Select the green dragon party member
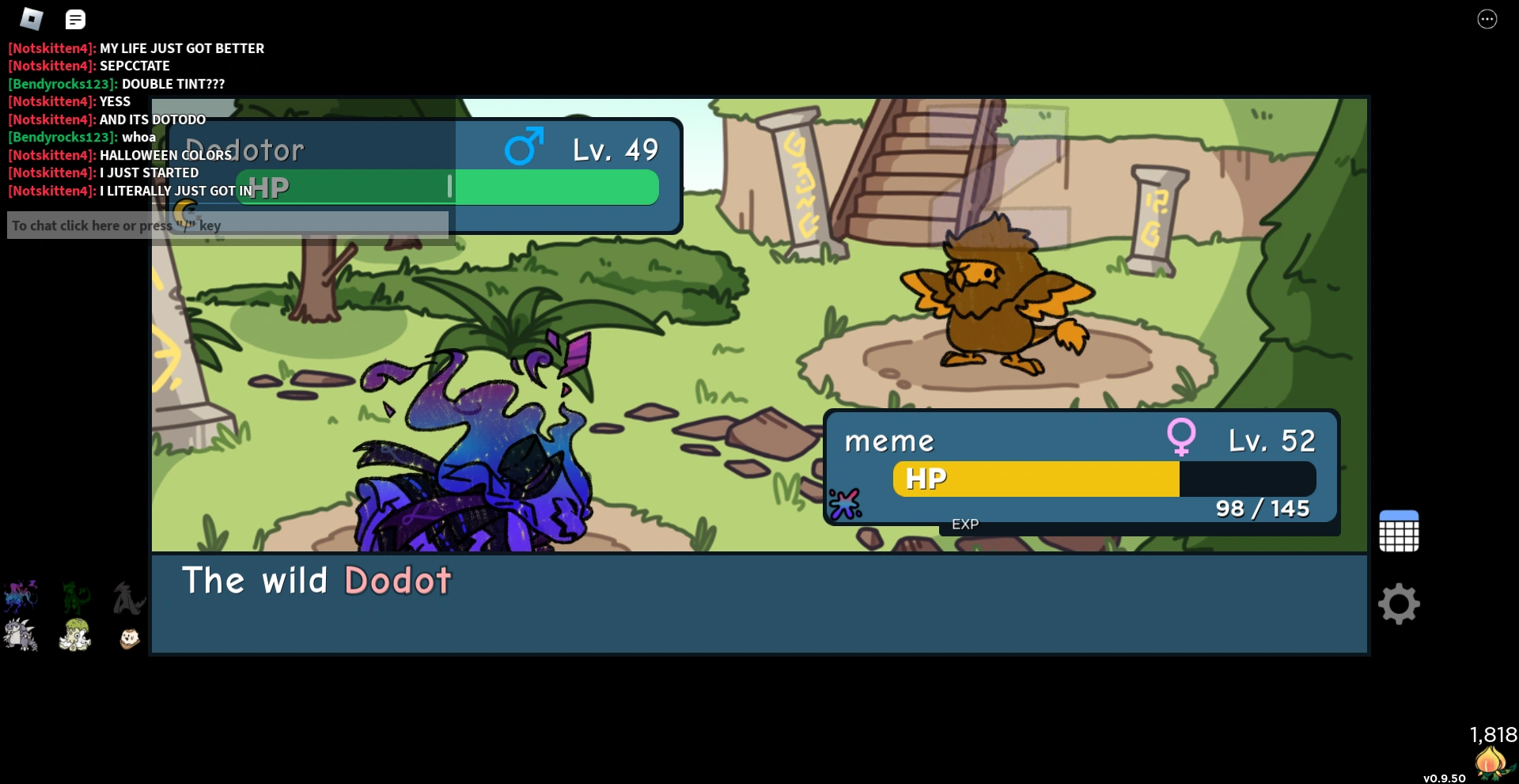1519x784 pixels. pos(74,597)
